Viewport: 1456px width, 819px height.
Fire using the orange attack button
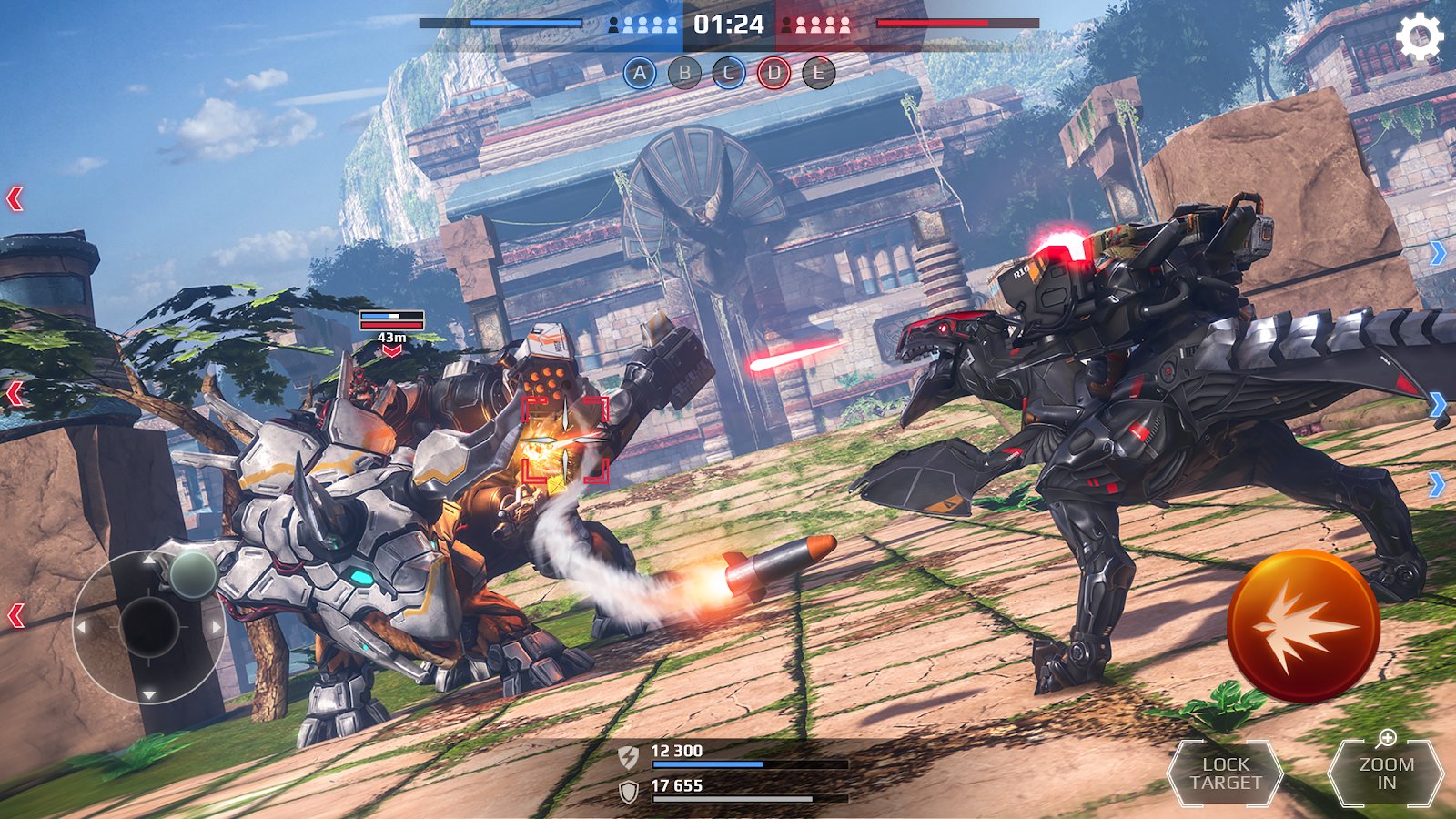(x=1302, y=626)
